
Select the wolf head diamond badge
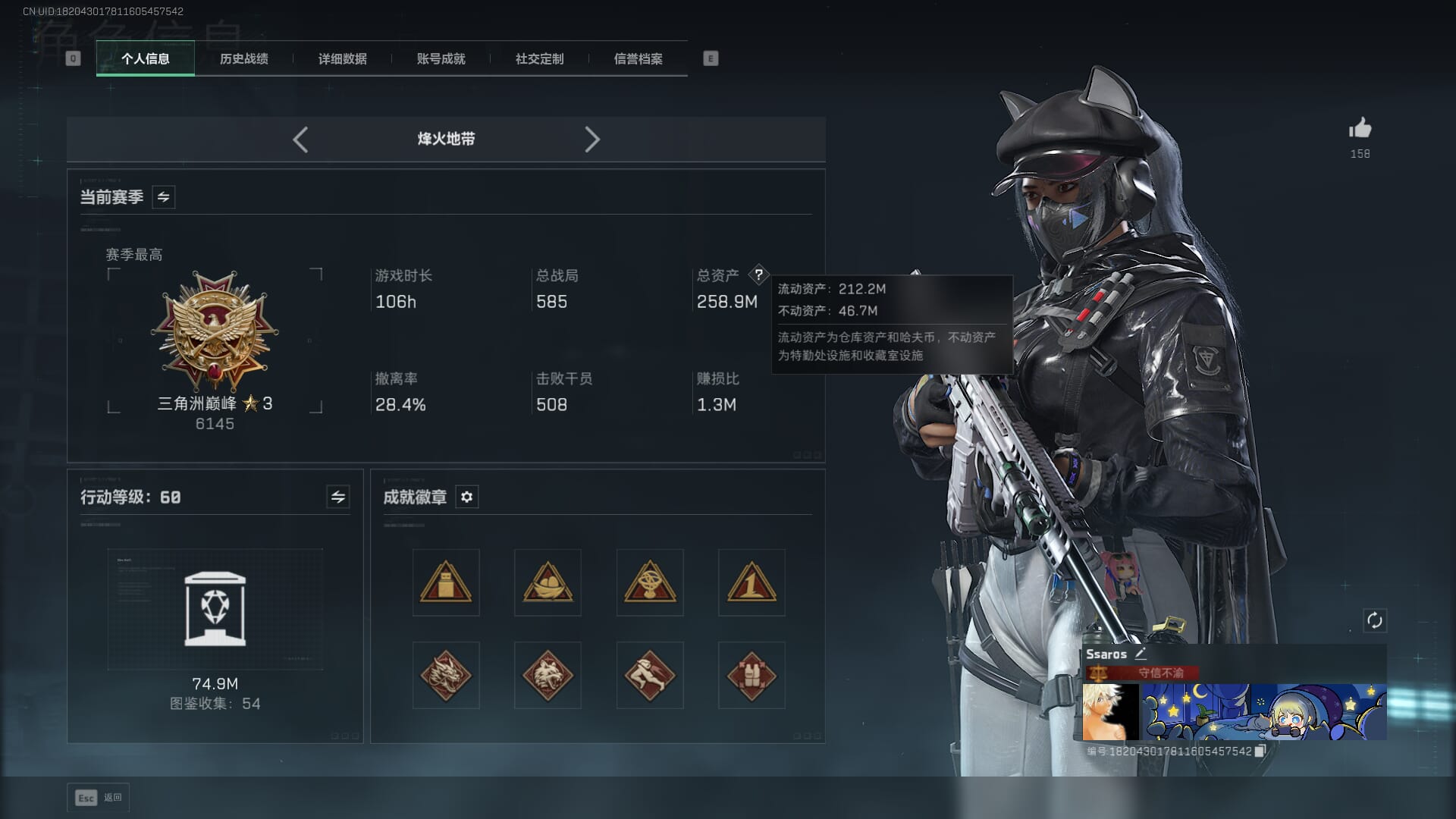point(548,675)
